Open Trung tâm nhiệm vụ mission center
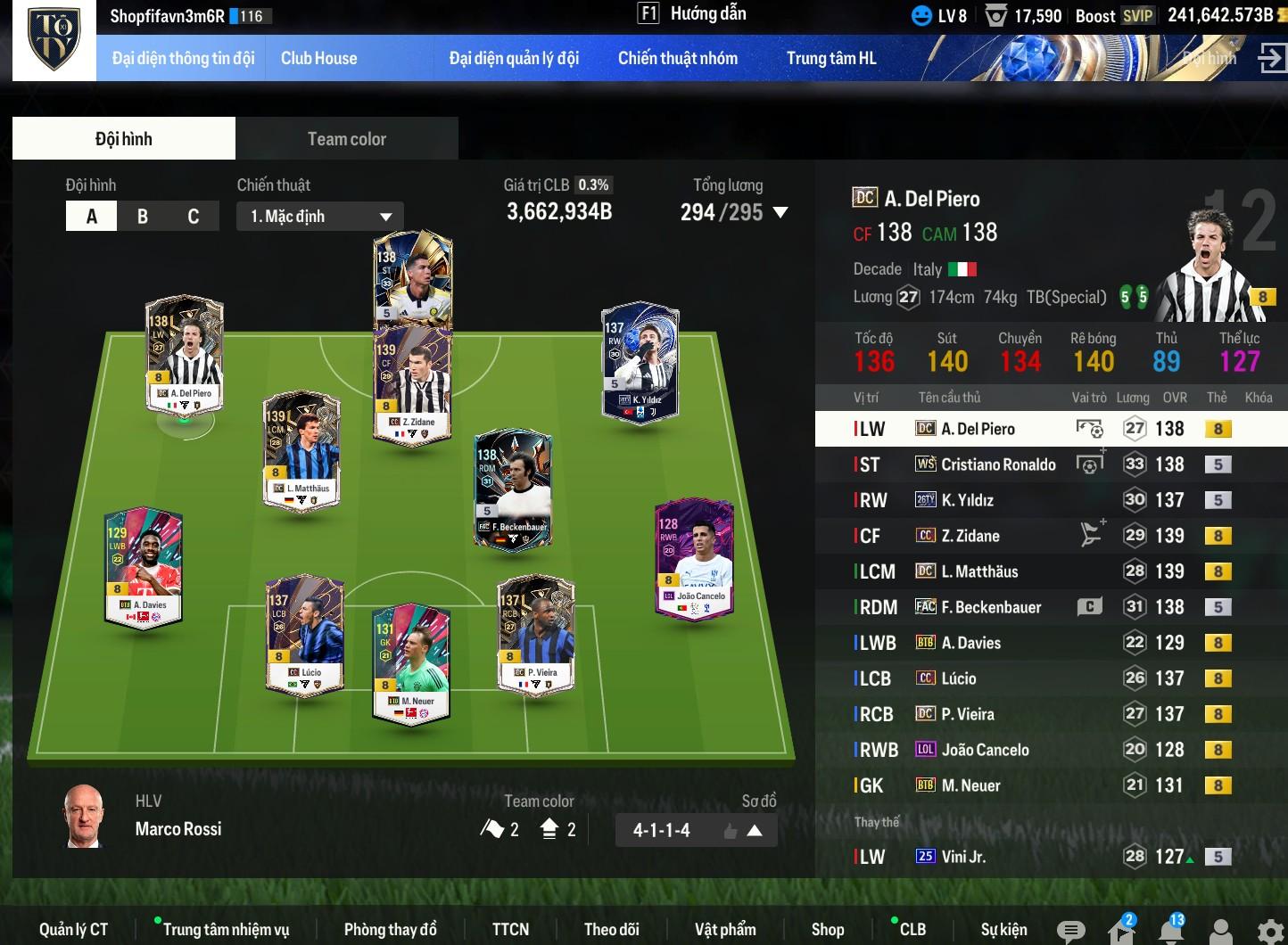This screenshot has width=1288, height=945. (x=226, y=930)
